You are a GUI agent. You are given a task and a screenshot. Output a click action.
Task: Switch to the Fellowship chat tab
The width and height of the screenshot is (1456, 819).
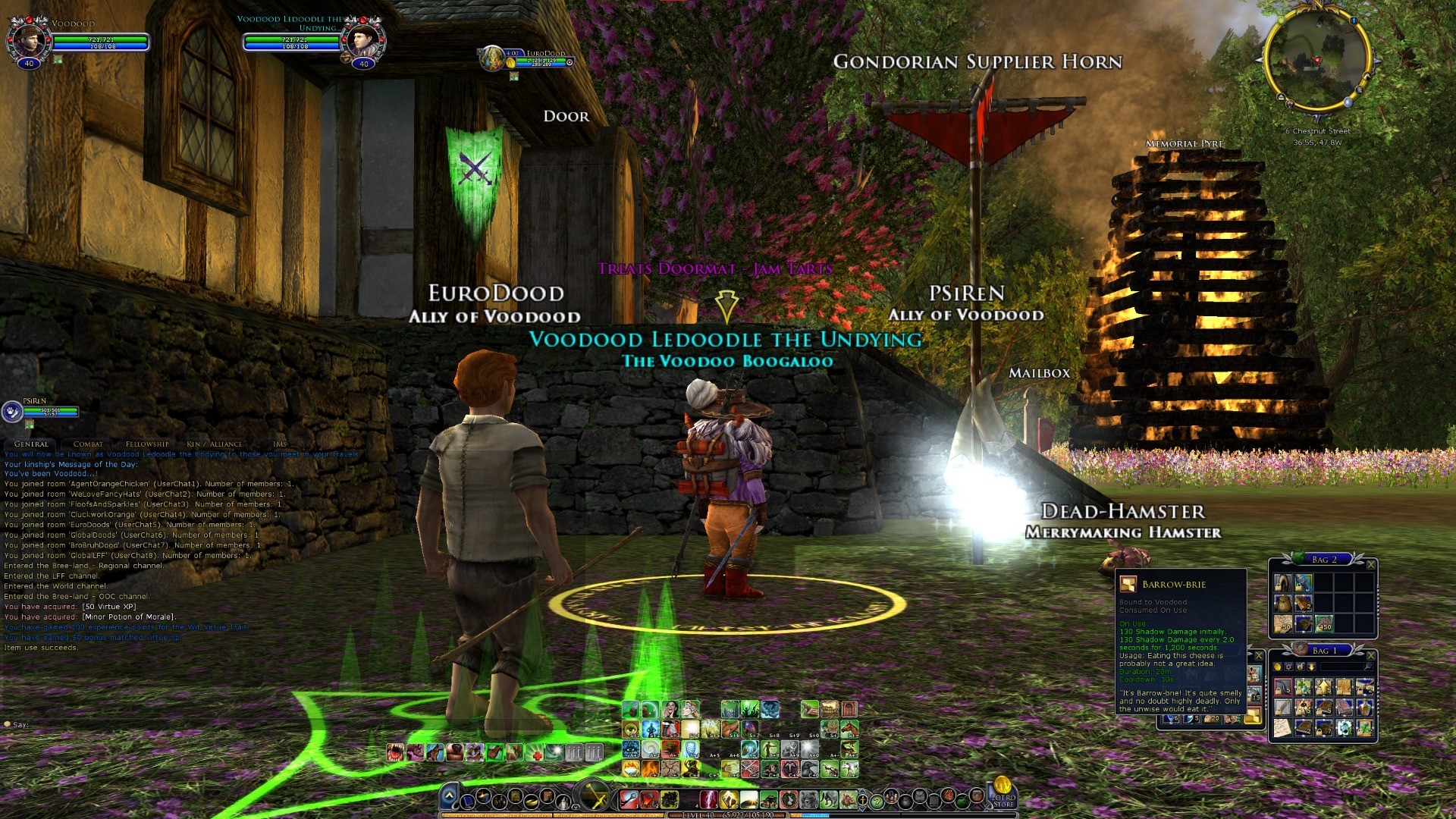pos(147,444)
